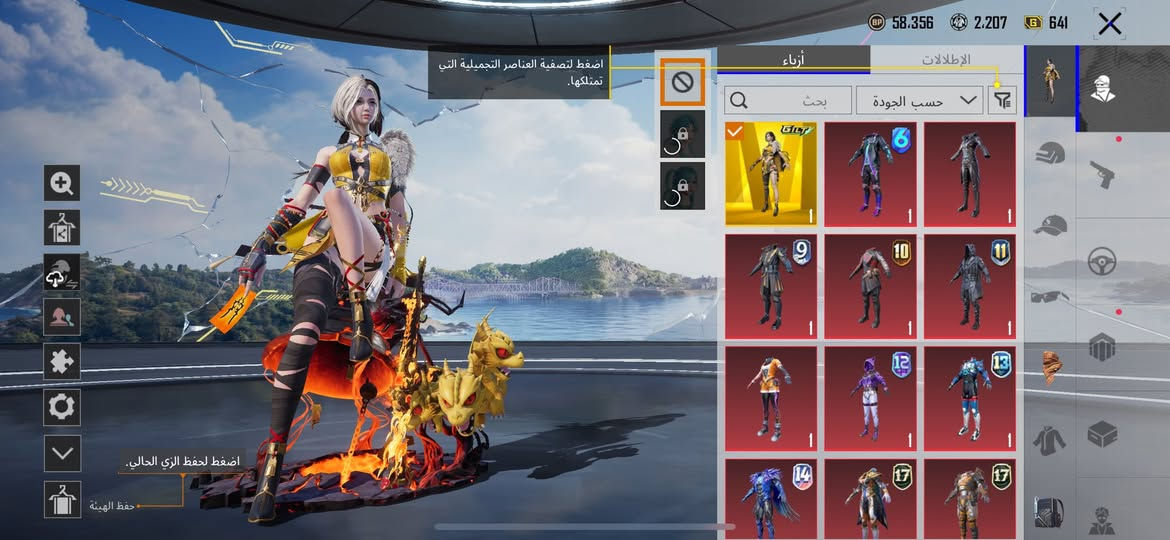Click the search field labeled بحث
Image resolution: width=1170 pixels, height=540 pixels.
[787, 100]
